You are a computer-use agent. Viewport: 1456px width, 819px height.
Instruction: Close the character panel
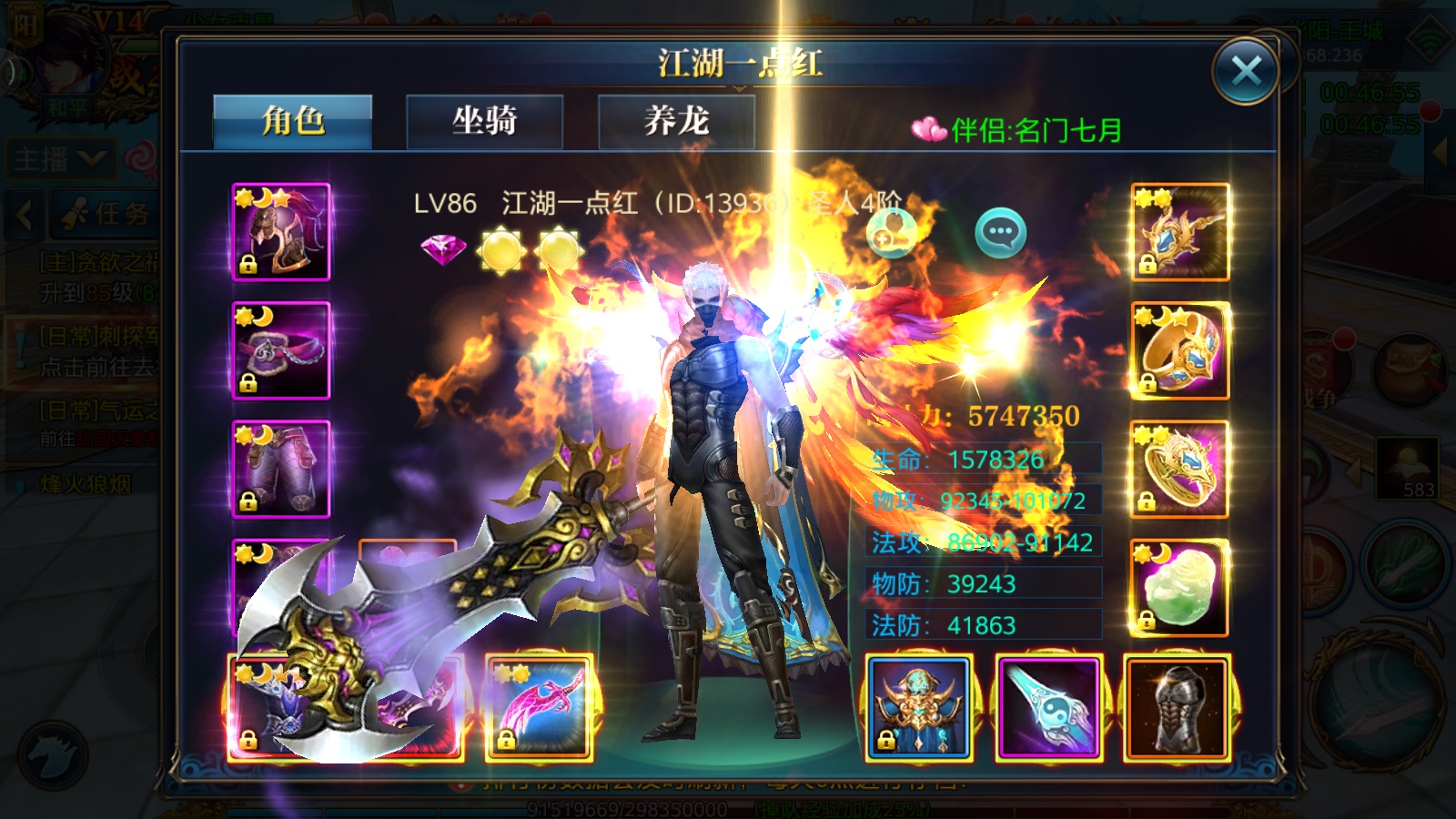coord(1245,71)
